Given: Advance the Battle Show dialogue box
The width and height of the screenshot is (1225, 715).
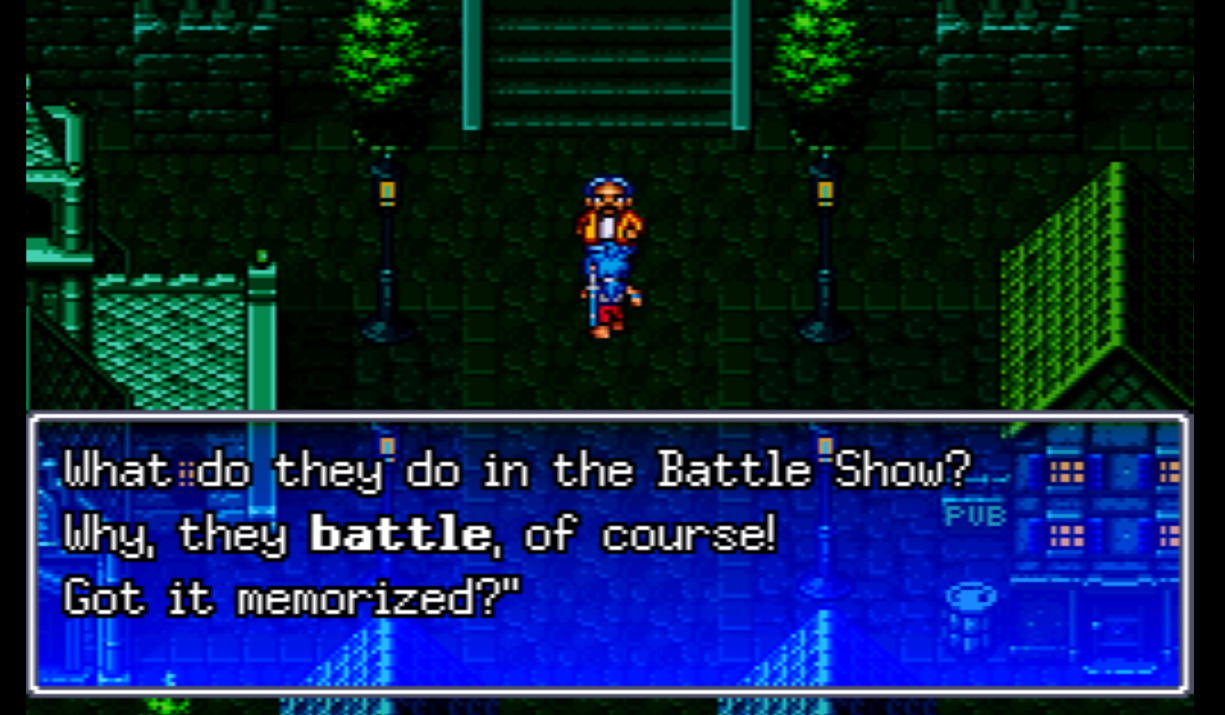Looking at the screenshot, I should (610, 553).
